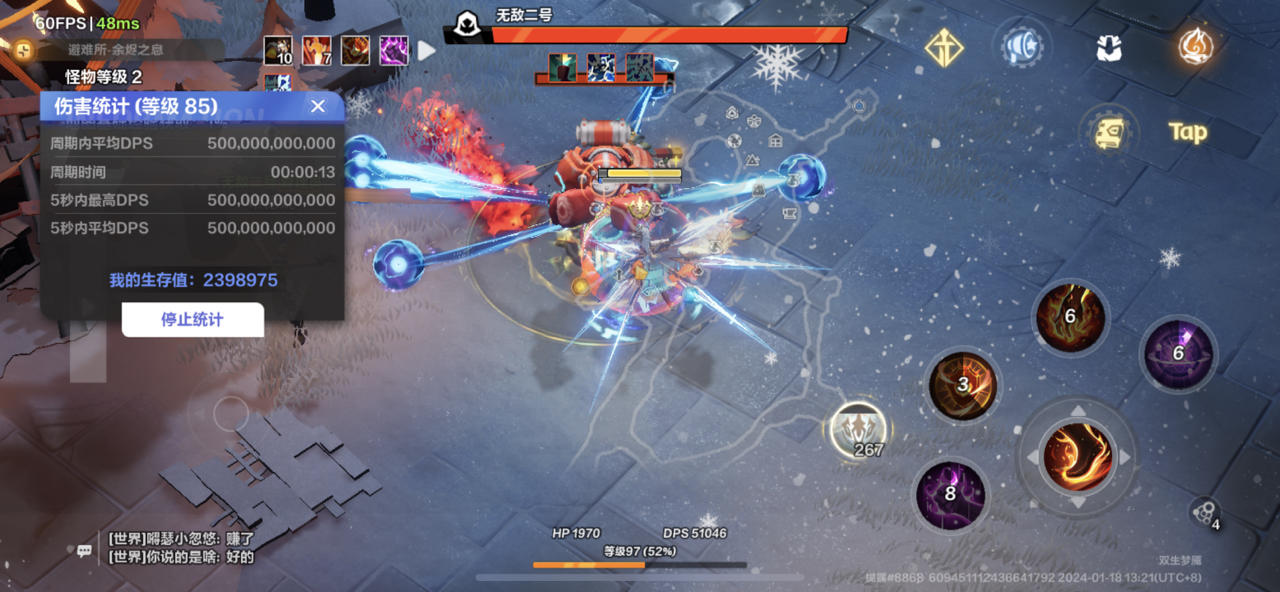The width and height of the screenshot is (1280, 592).
Task: Use the fire skill showing cooldown 3
Action: (963, 386)
